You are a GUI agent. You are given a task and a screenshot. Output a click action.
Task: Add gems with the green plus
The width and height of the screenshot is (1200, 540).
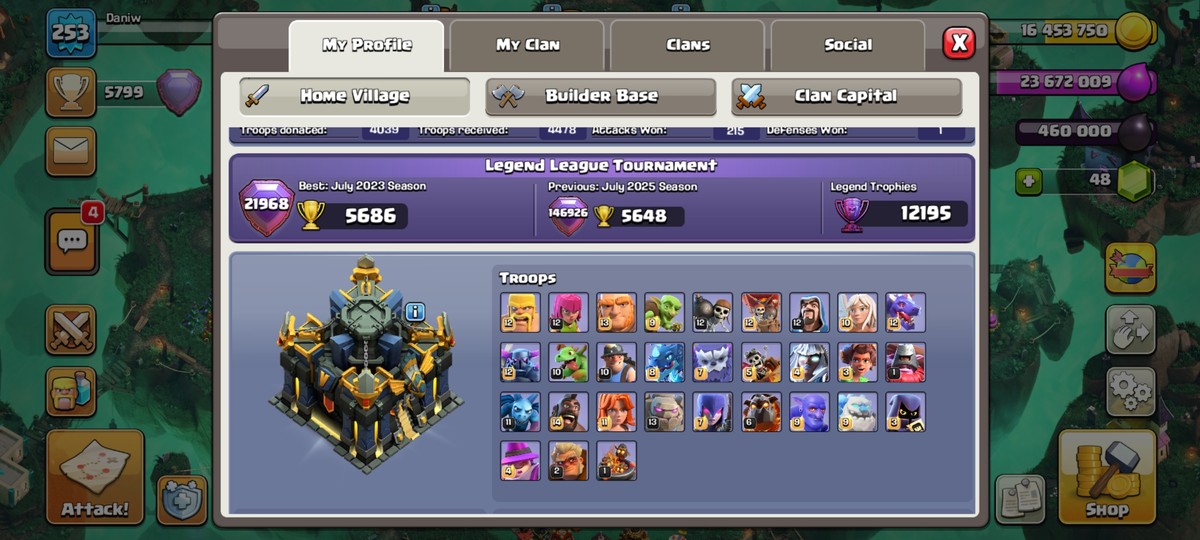click(x=1028, y=181)
